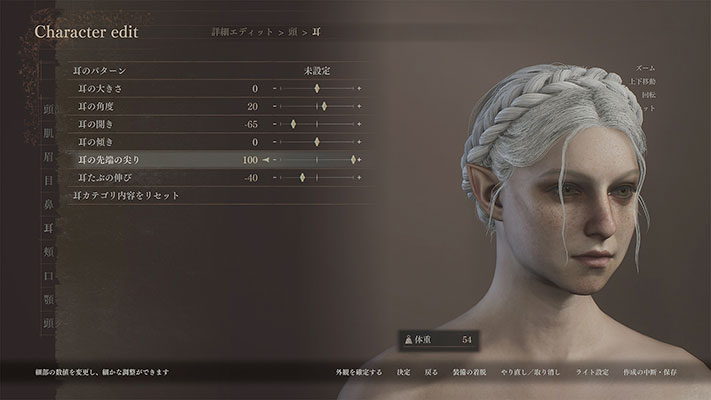Change the 耳の開き slider value
The height and width of the screenshot is (400, 711).
(x=293, y=125)
